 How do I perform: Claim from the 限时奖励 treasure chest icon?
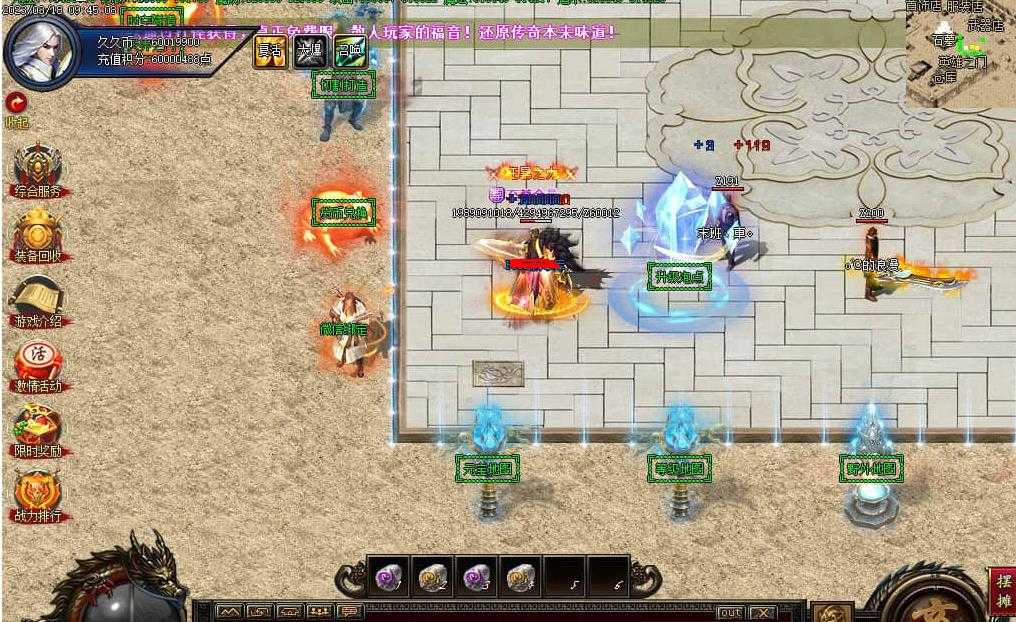coord(38,430)
